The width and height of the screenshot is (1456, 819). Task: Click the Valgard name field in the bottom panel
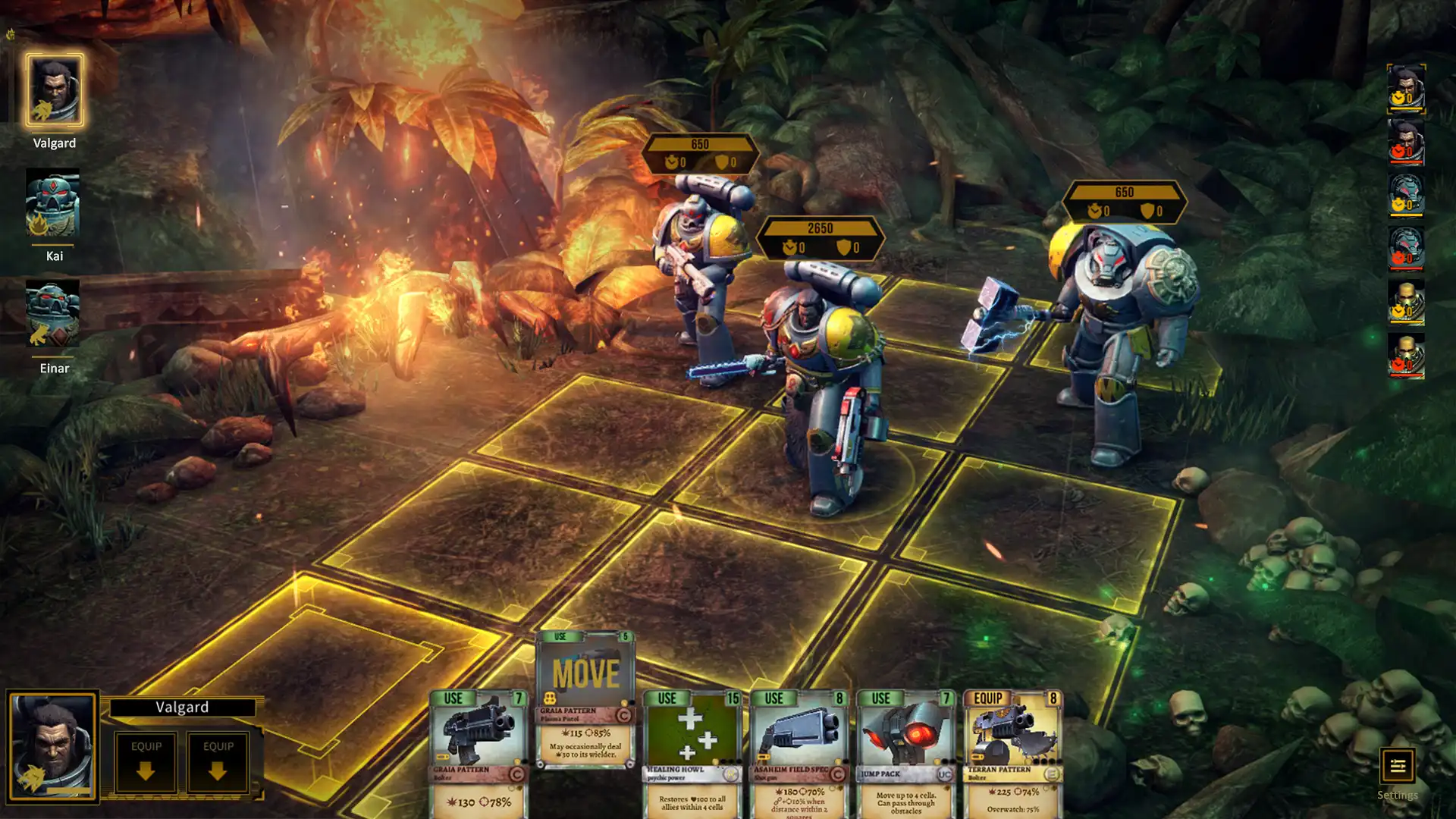click(x=184, y=706)
